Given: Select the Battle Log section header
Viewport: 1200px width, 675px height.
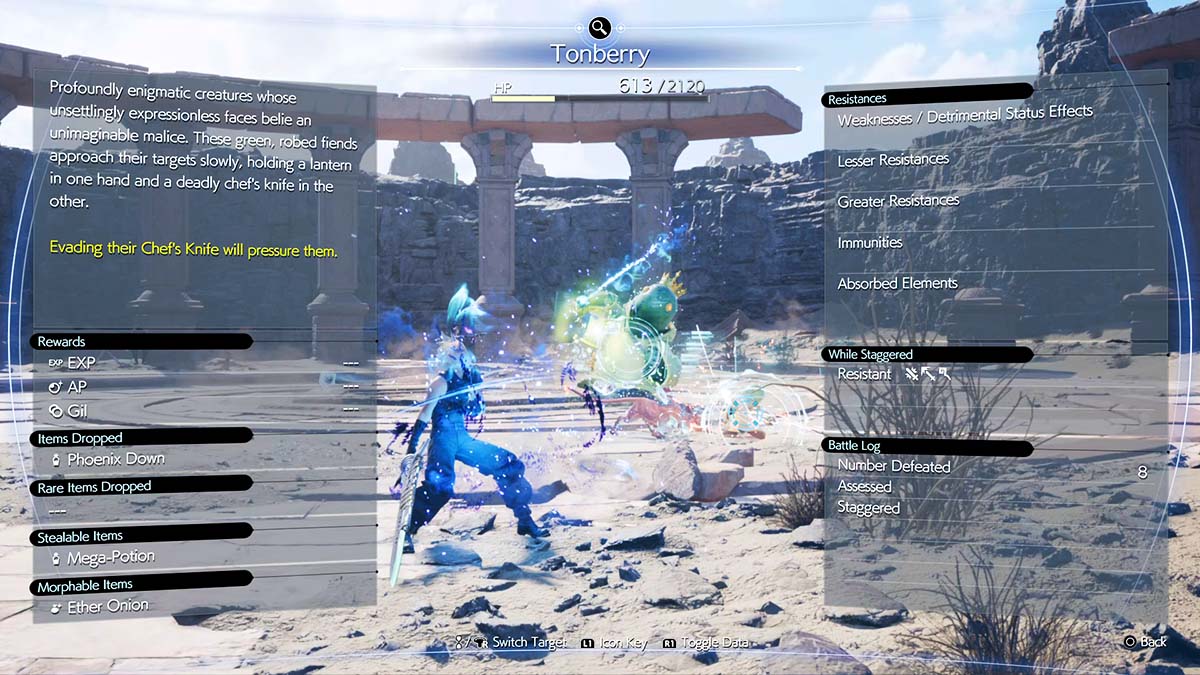Looking at the screenshot, I should point(853,445).
